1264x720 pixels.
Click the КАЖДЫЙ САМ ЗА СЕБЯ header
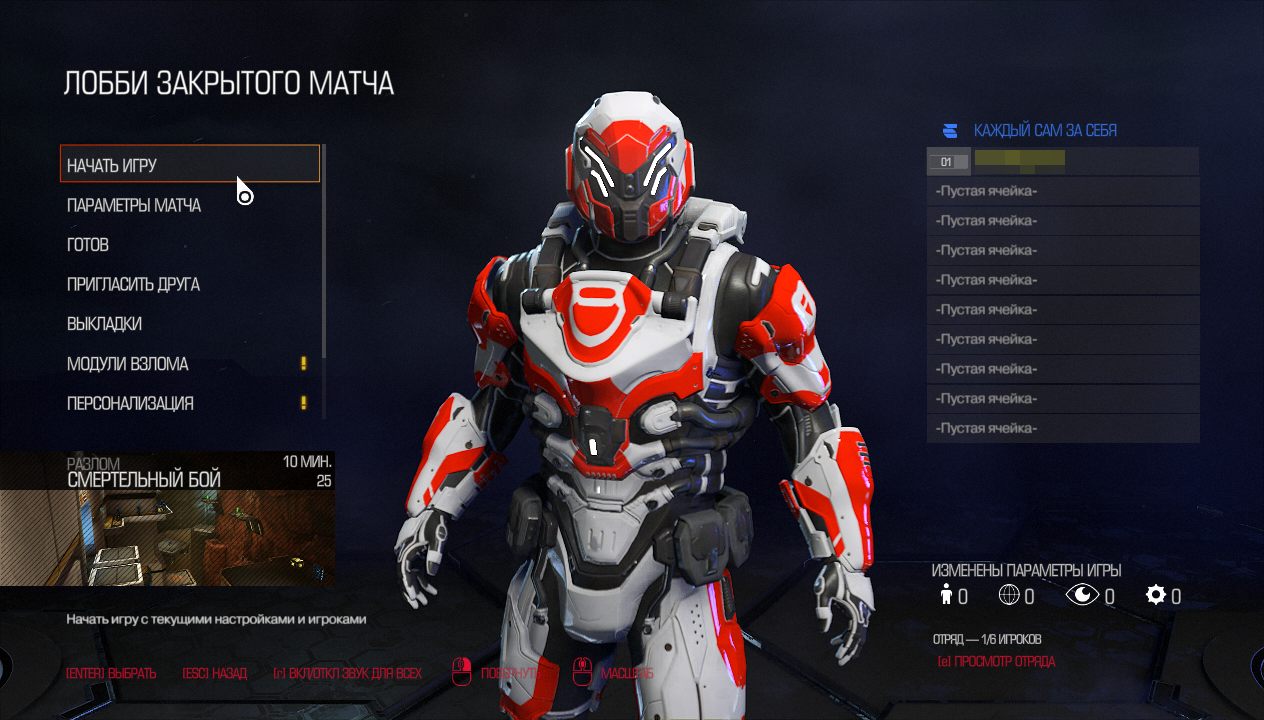[1045, 131]
